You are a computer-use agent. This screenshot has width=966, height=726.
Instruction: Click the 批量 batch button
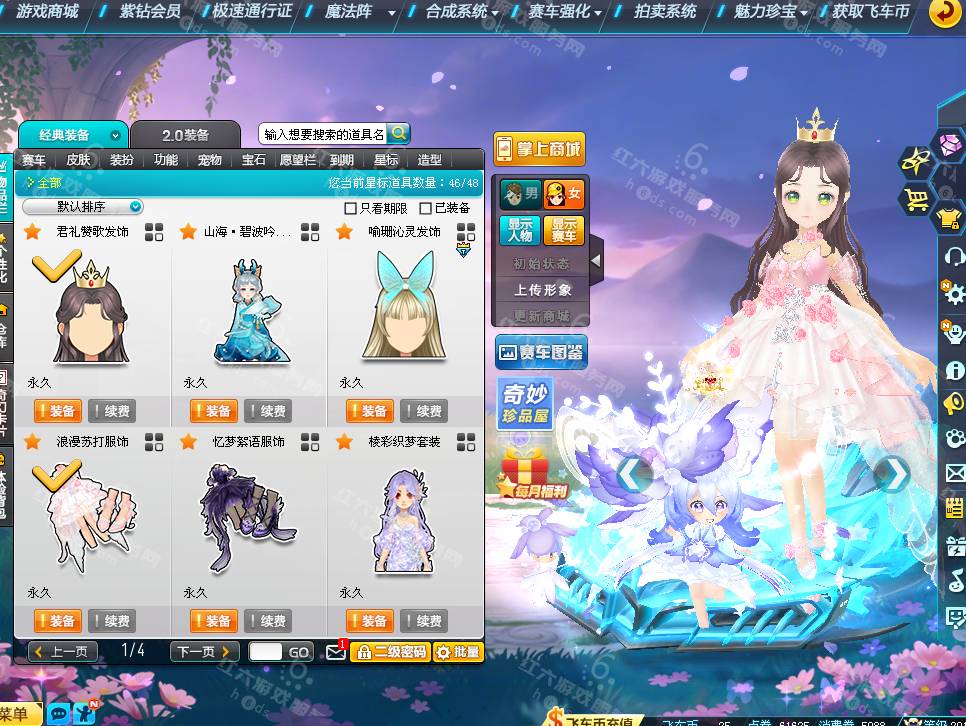coord(458,652)
